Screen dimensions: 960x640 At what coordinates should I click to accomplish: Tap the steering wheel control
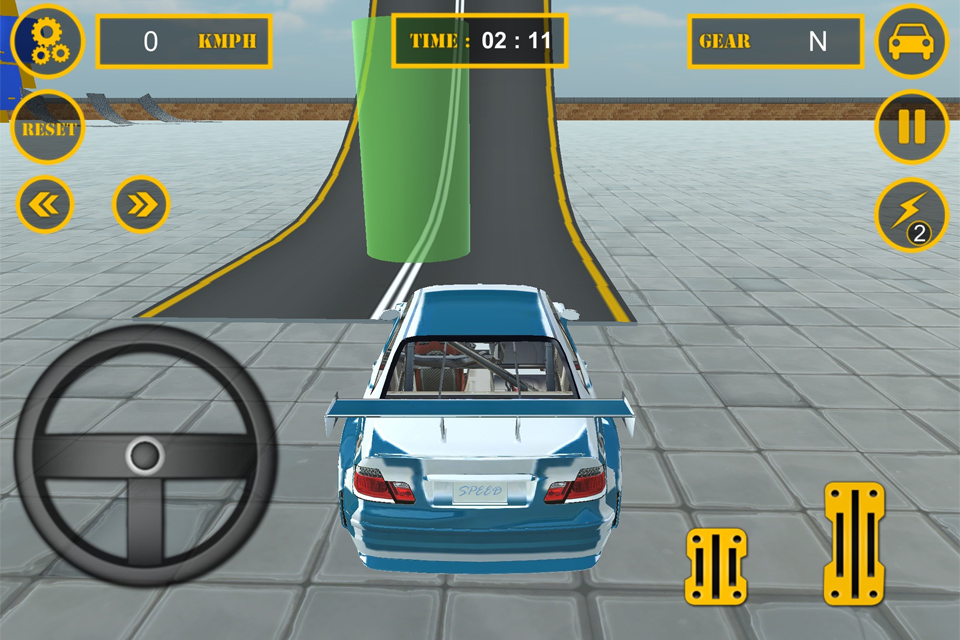(145, 456)
